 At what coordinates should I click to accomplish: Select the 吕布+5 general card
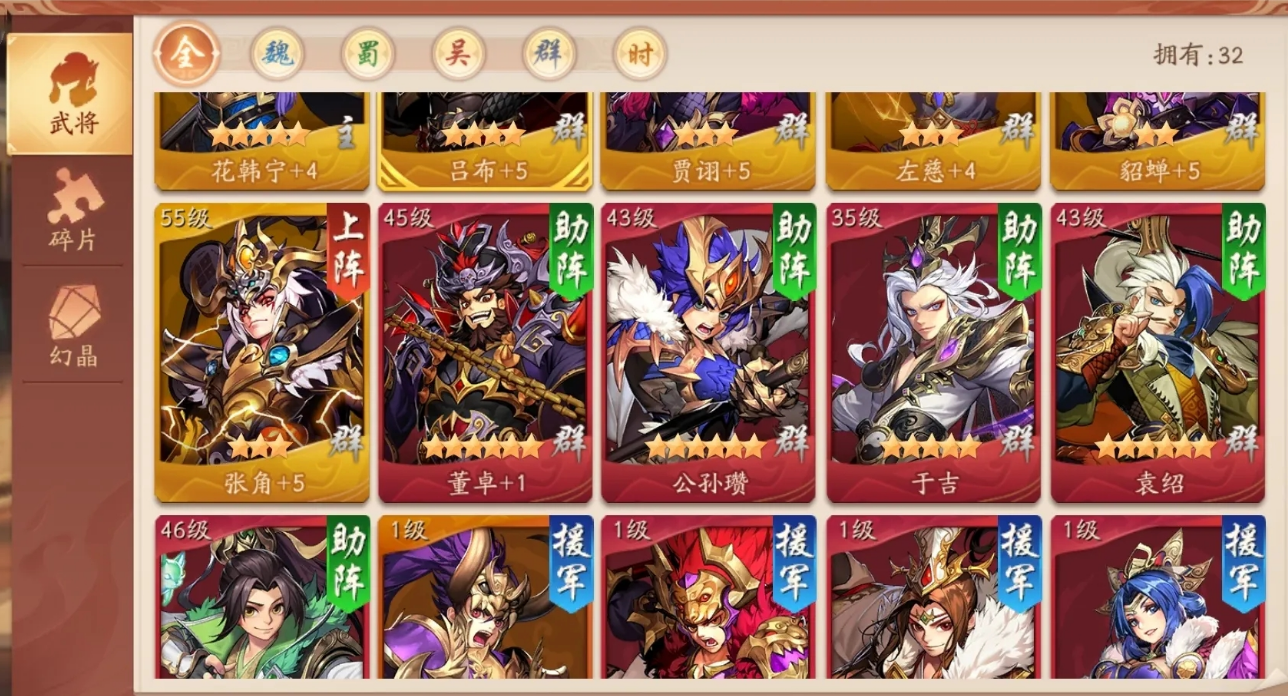coord(485,140)
